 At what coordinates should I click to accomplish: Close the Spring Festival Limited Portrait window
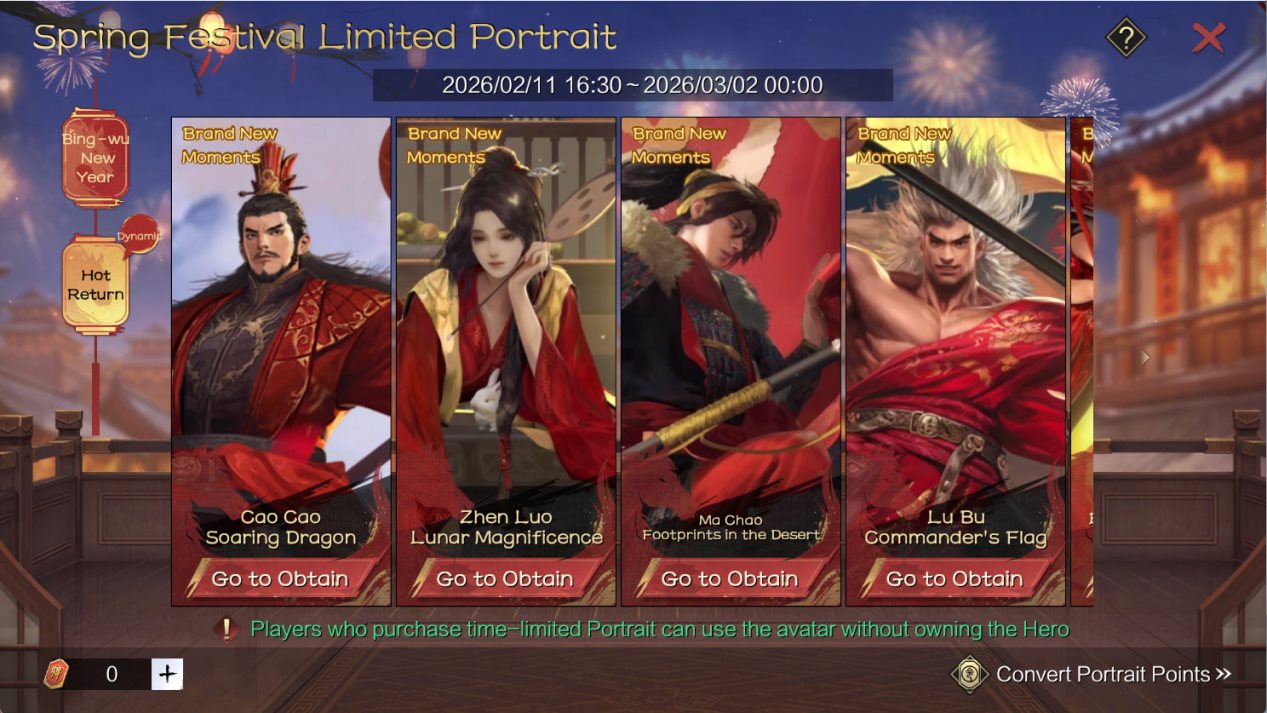click(x=1208, y=39)
